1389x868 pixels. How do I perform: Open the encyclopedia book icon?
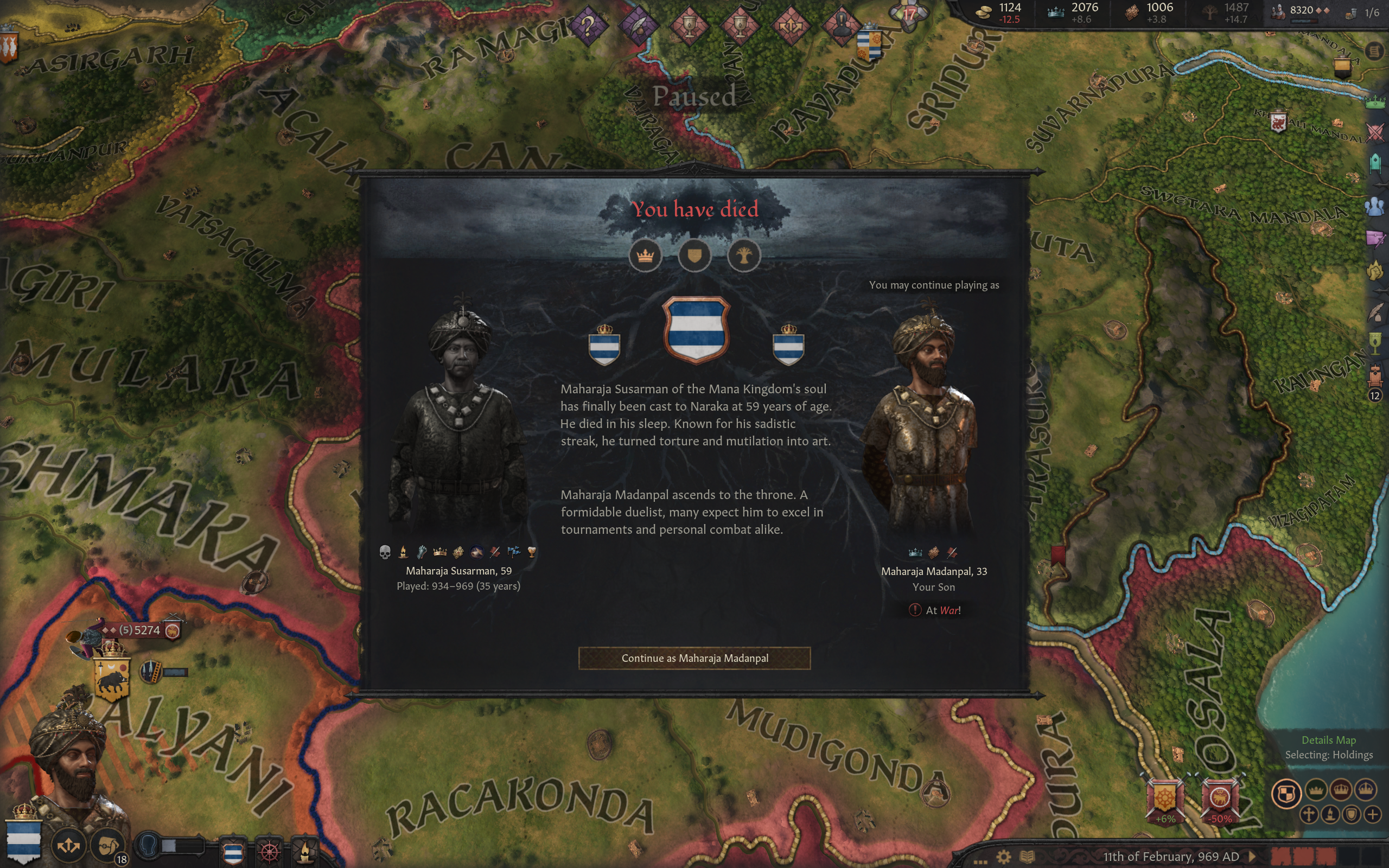(x=1027, y=857)
